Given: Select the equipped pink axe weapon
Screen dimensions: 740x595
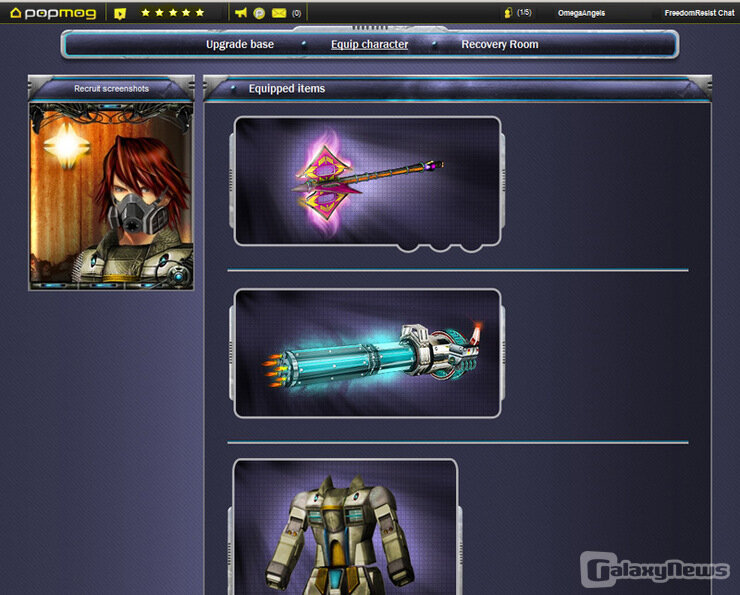Looking at the screenshot, I should tap(367, 181).
